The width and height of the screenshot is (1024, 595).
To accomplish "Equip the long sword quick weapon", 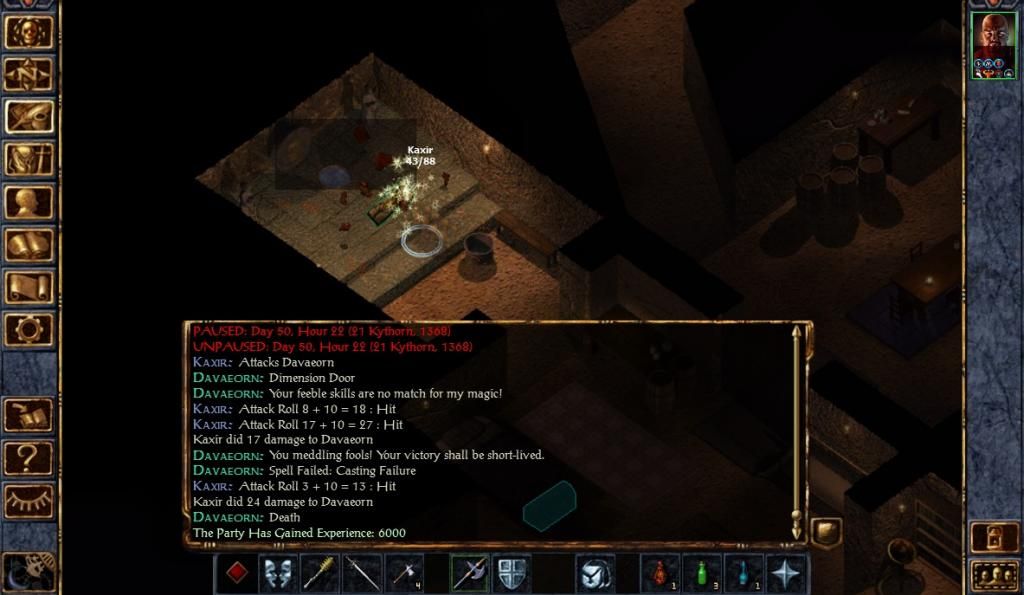I will [362, 574].
